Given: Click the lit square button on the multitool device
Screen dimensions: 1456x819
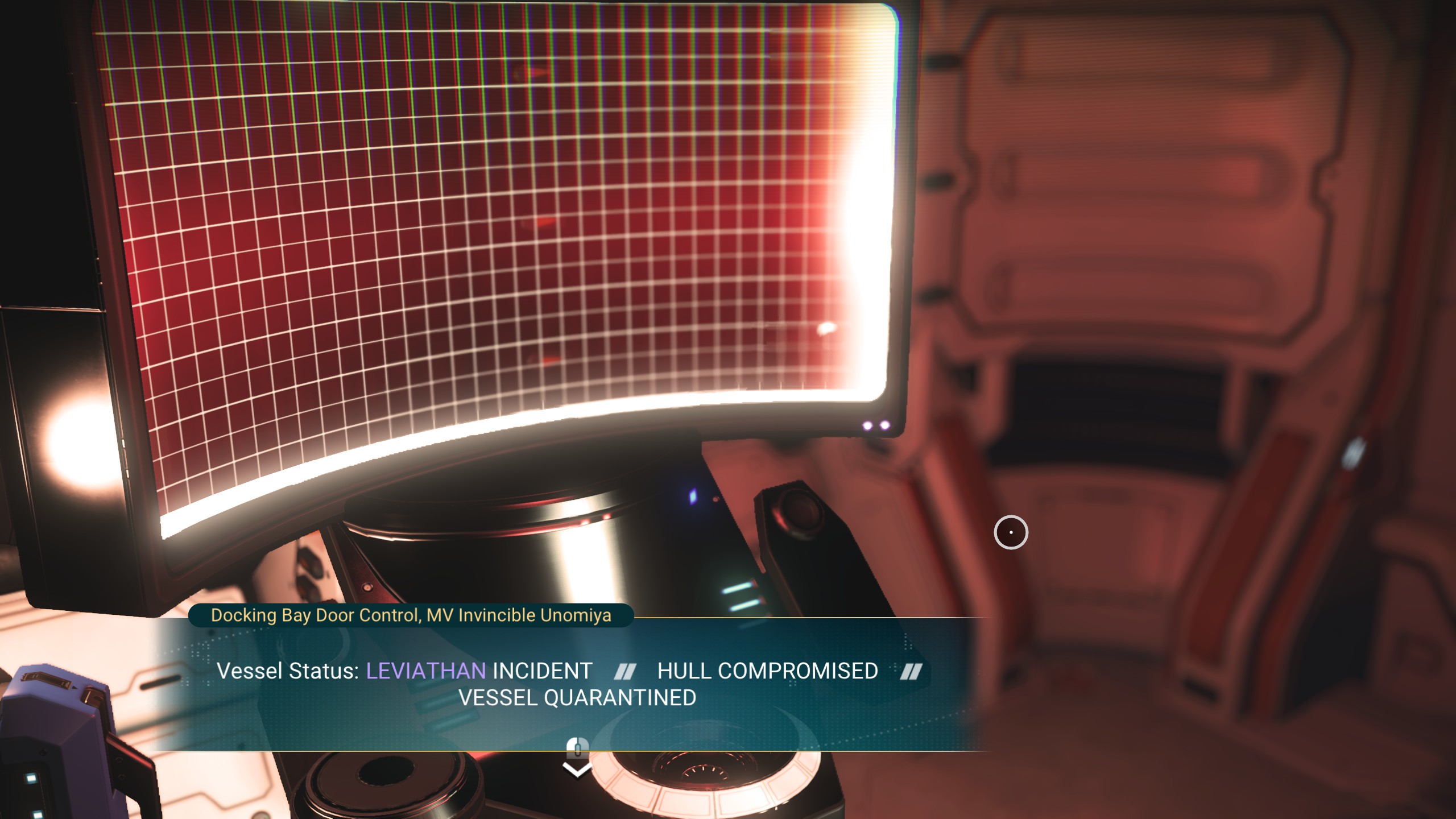Looking at the screenshot, I should click(x=31, y=779).
